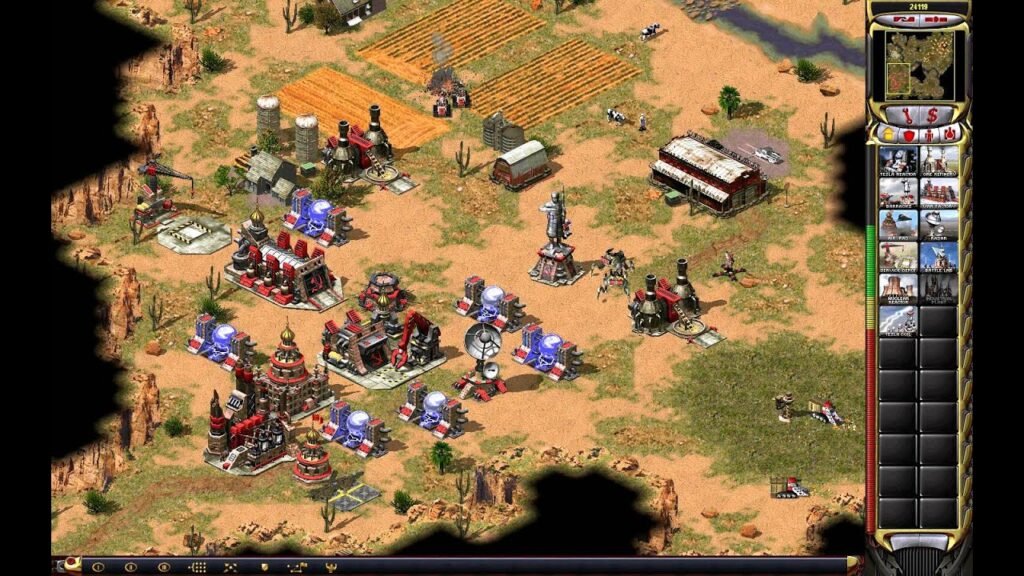Switch to the infantry build tab
This screenshot has height=576, width=1024.
click(x=929, y=133)
